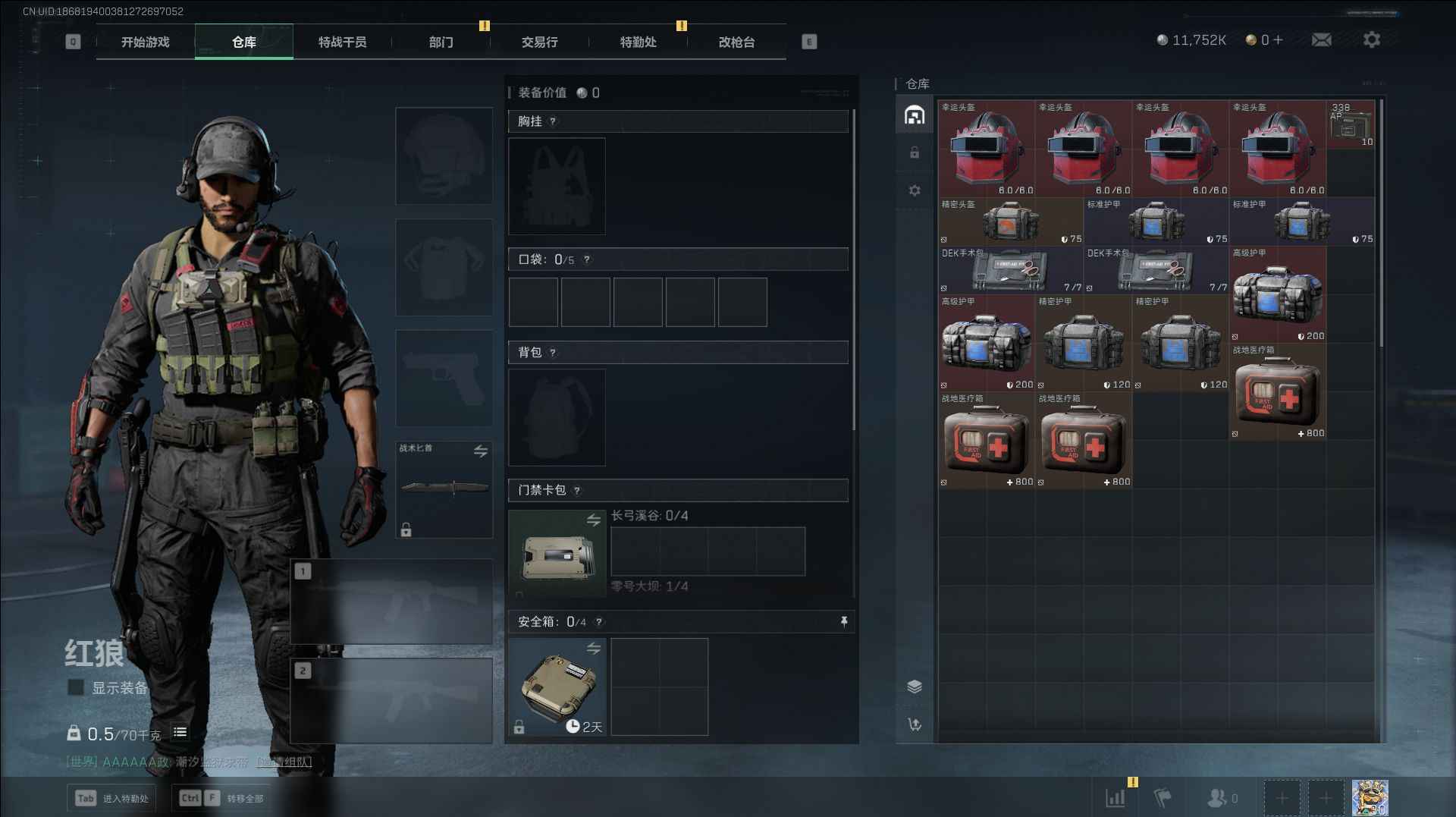1456x817 pixels.
Task: Open the statistics bar chart icon
Action: [1116, 798]
